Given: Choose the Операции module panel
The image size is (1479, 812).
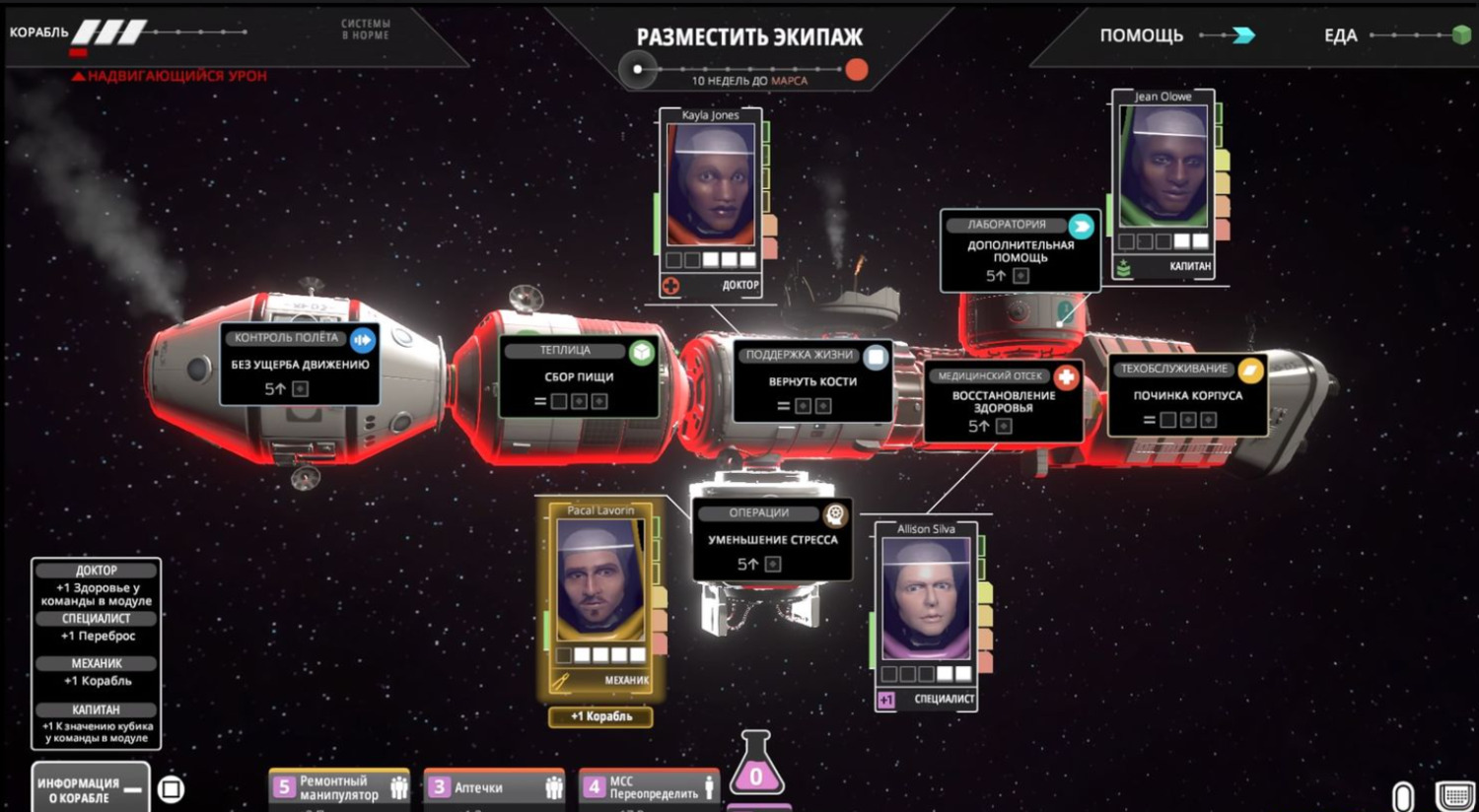Looking at the screenshot, I should 772,539.
